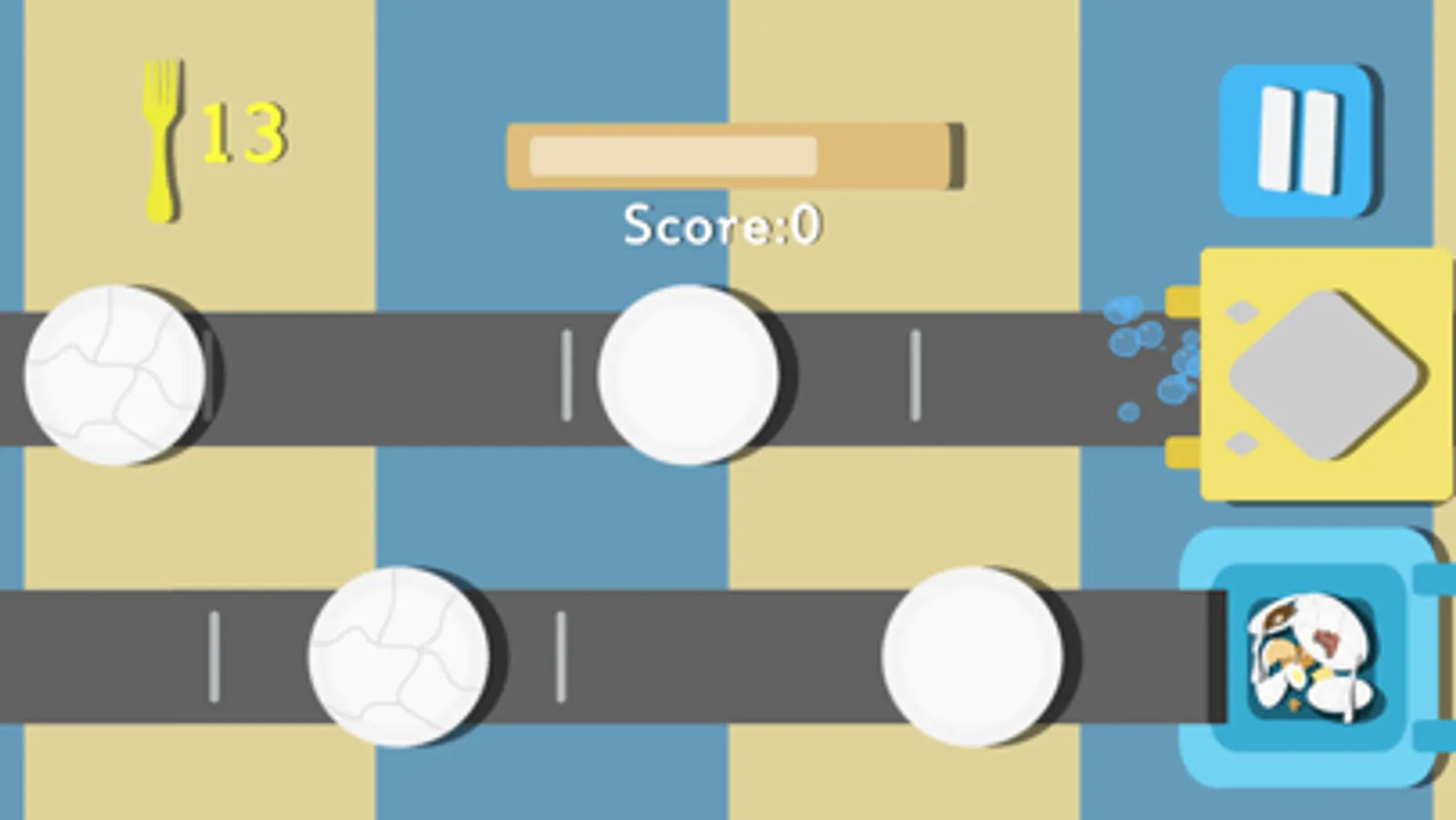Switch to the bottom conveyor belt lane
1456x820 pixels.
(728, 656)
